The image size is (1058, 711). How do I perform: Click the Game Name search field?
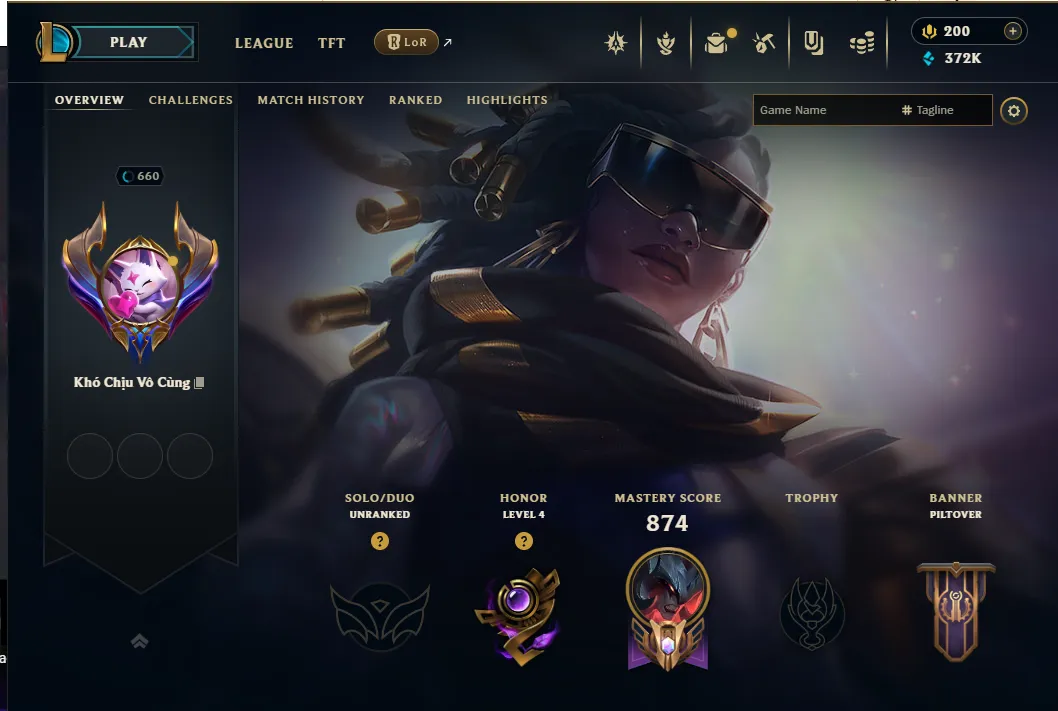pos(822,110)
